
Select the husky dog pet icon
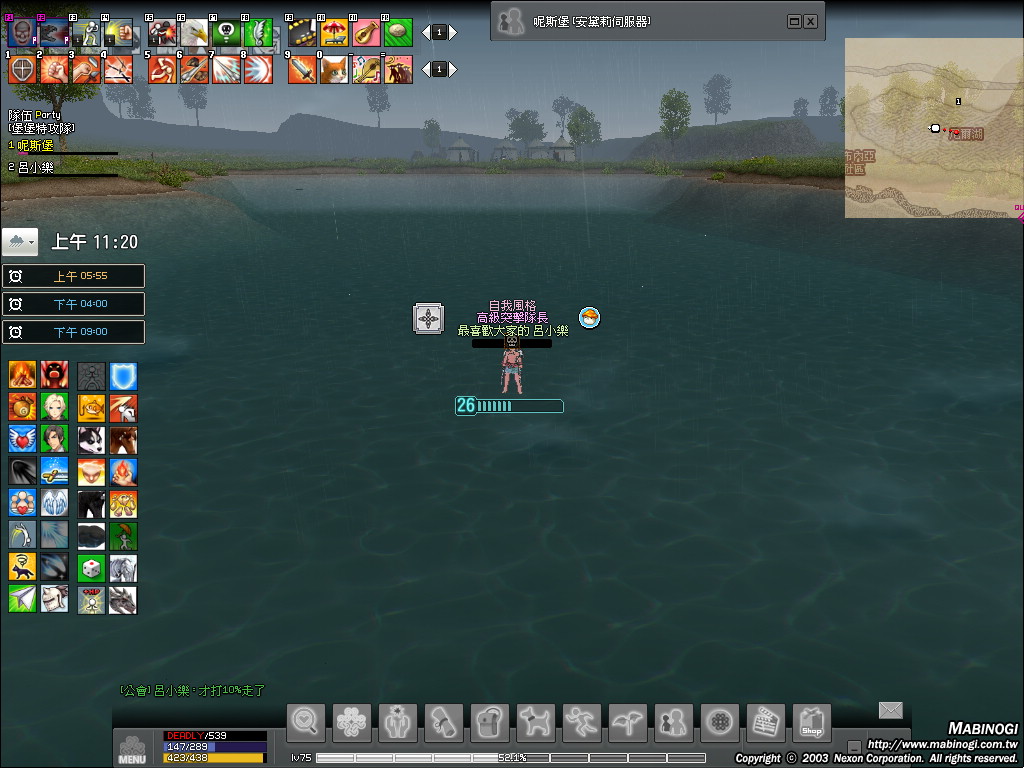click(91, 440)
